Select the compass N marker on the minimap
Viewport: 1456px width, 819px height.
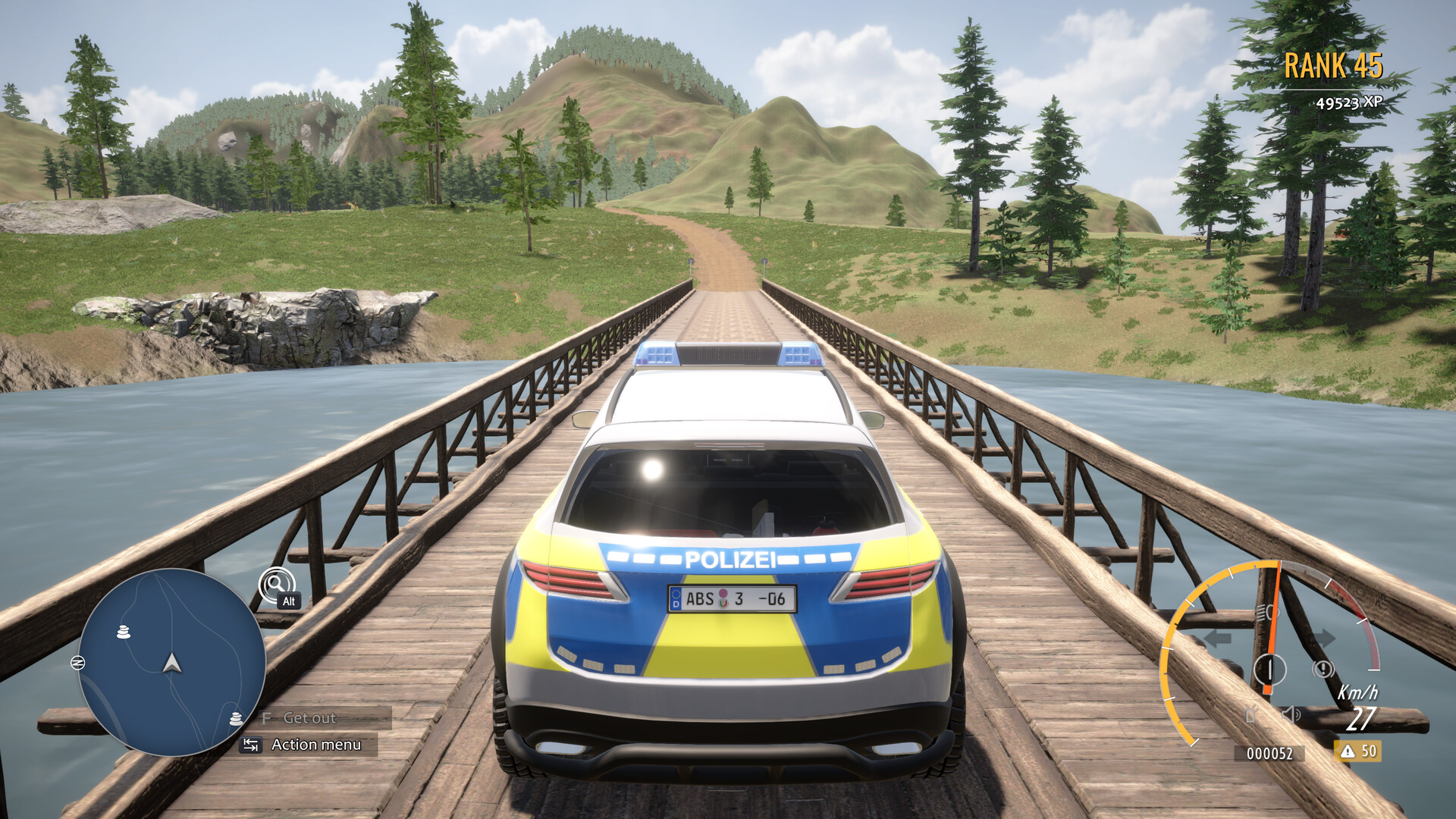(78, 662)
